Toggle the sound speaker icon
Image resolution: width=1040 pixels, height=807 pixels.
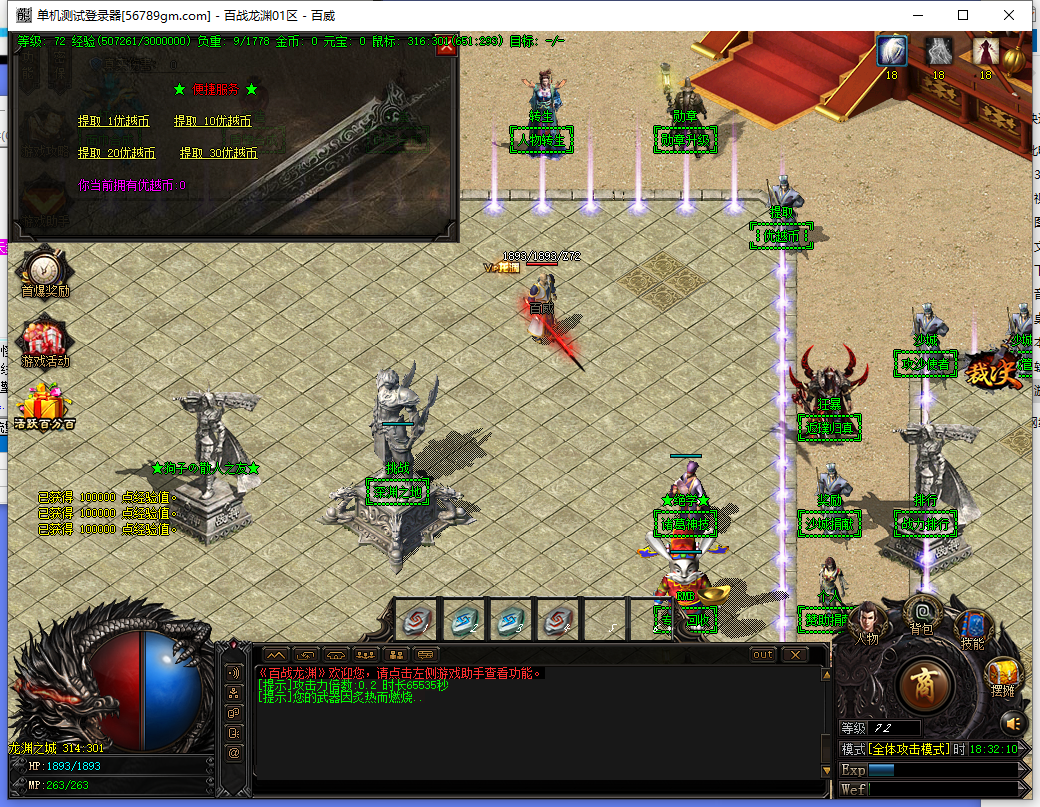pos(1014,722)
